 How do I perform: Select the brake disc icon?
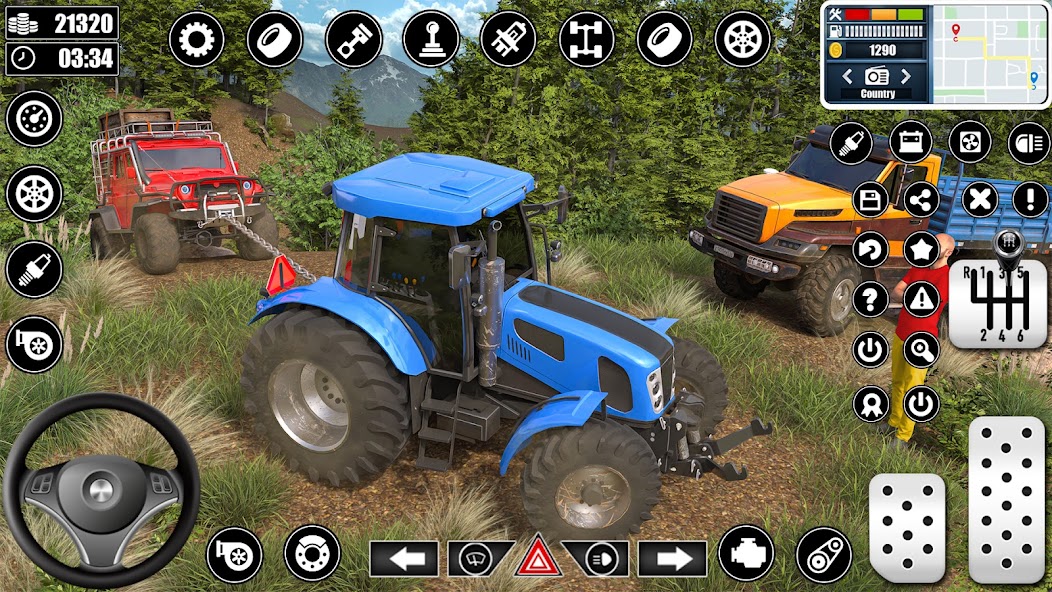click(312, 554)
